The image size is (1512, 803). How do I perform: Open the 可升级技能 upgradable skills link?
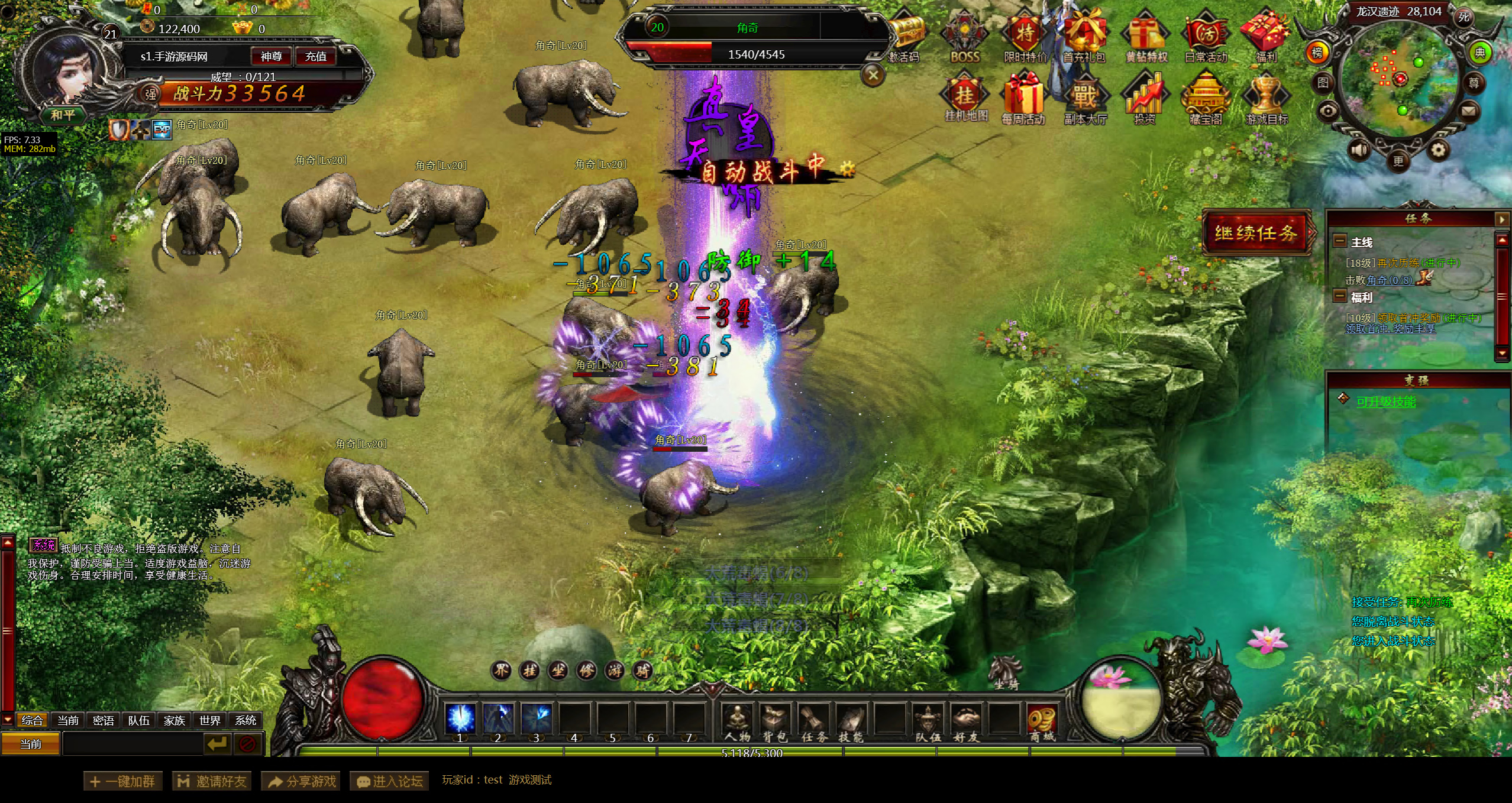1385,402
